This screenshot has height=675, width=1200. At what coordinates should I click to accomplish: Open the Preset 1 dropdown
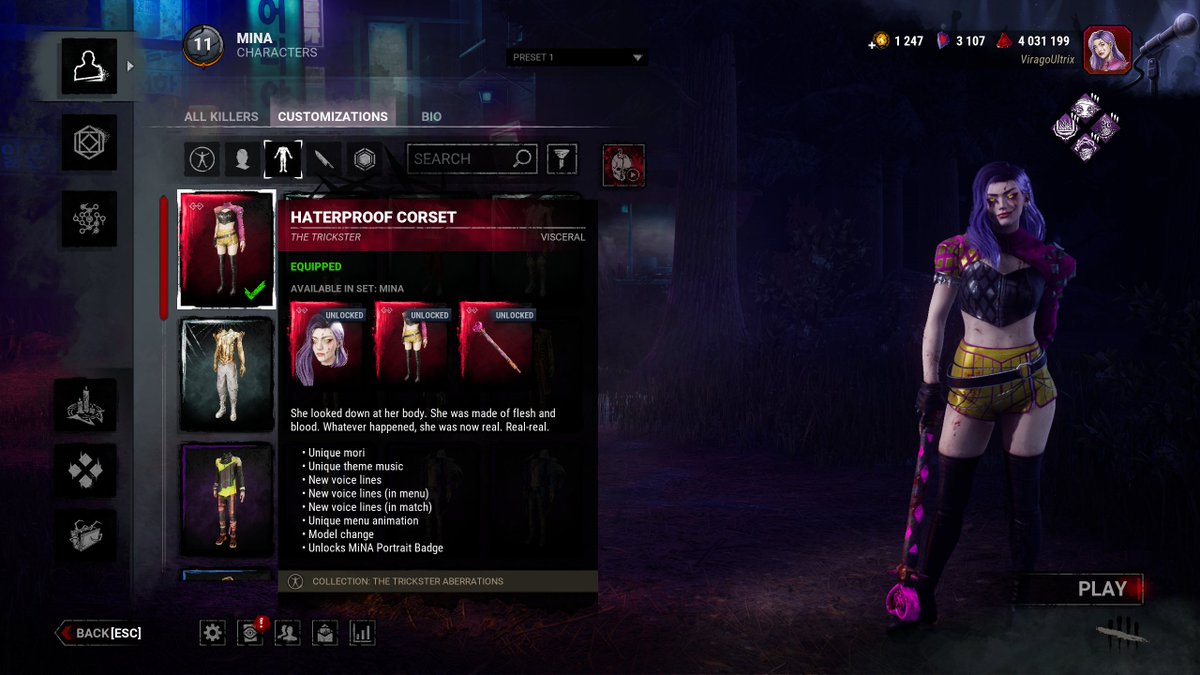[x=577, y=57]
